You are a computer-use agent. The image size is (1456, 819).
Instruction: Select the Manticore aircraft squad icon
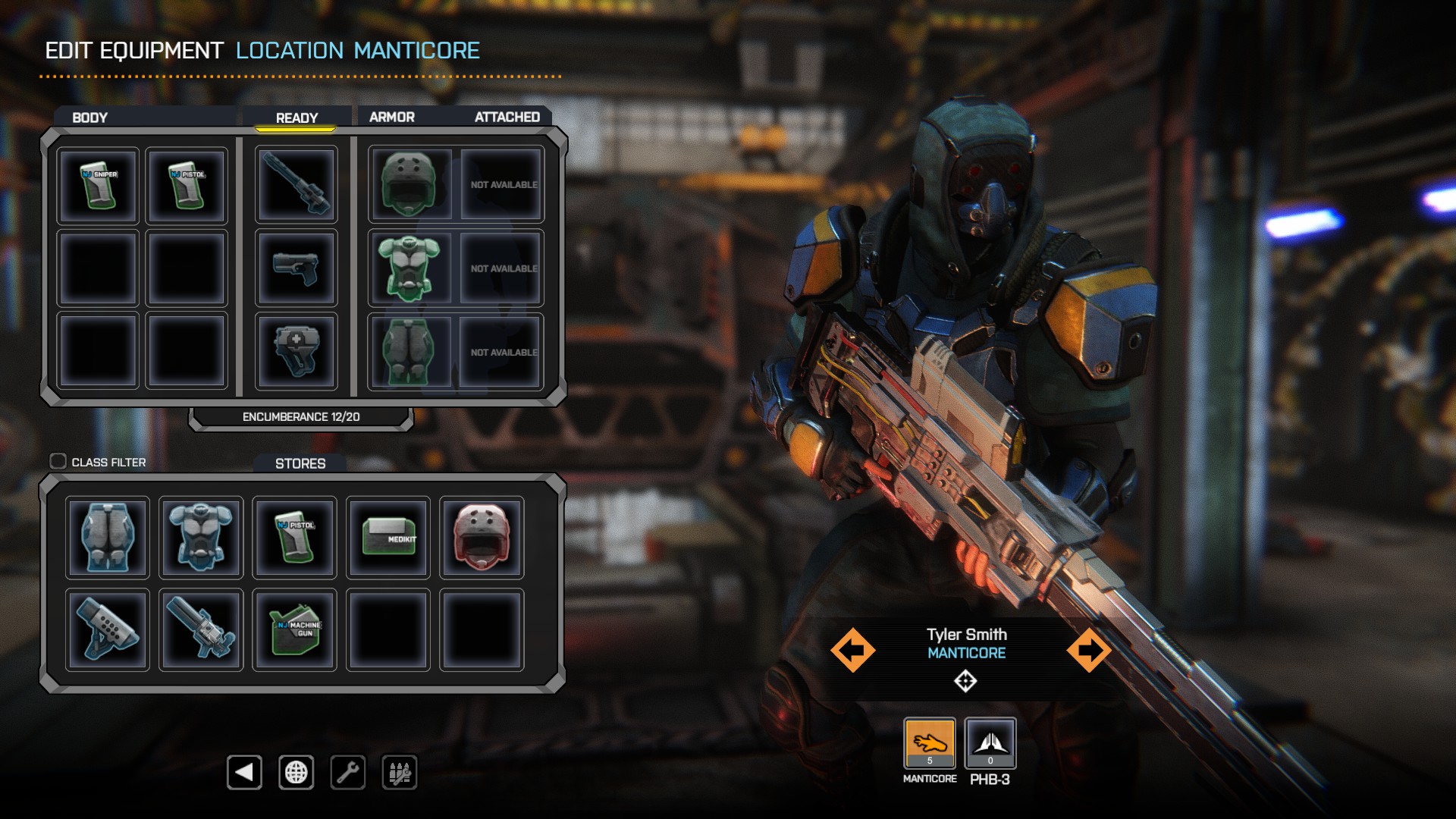coord(930,744)
